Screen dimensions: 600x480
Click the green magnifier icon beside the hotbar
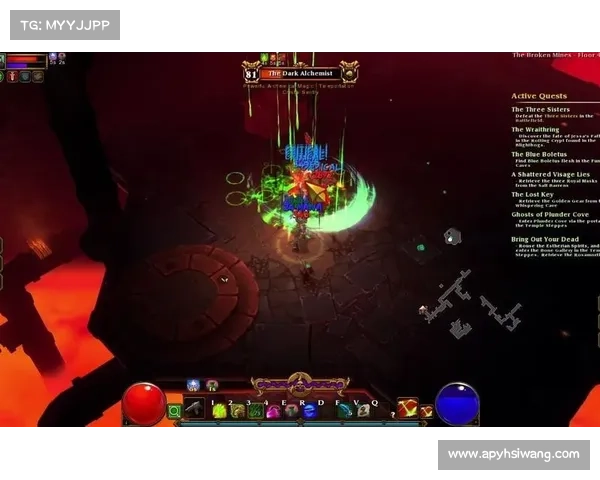(x=175, y=410)
